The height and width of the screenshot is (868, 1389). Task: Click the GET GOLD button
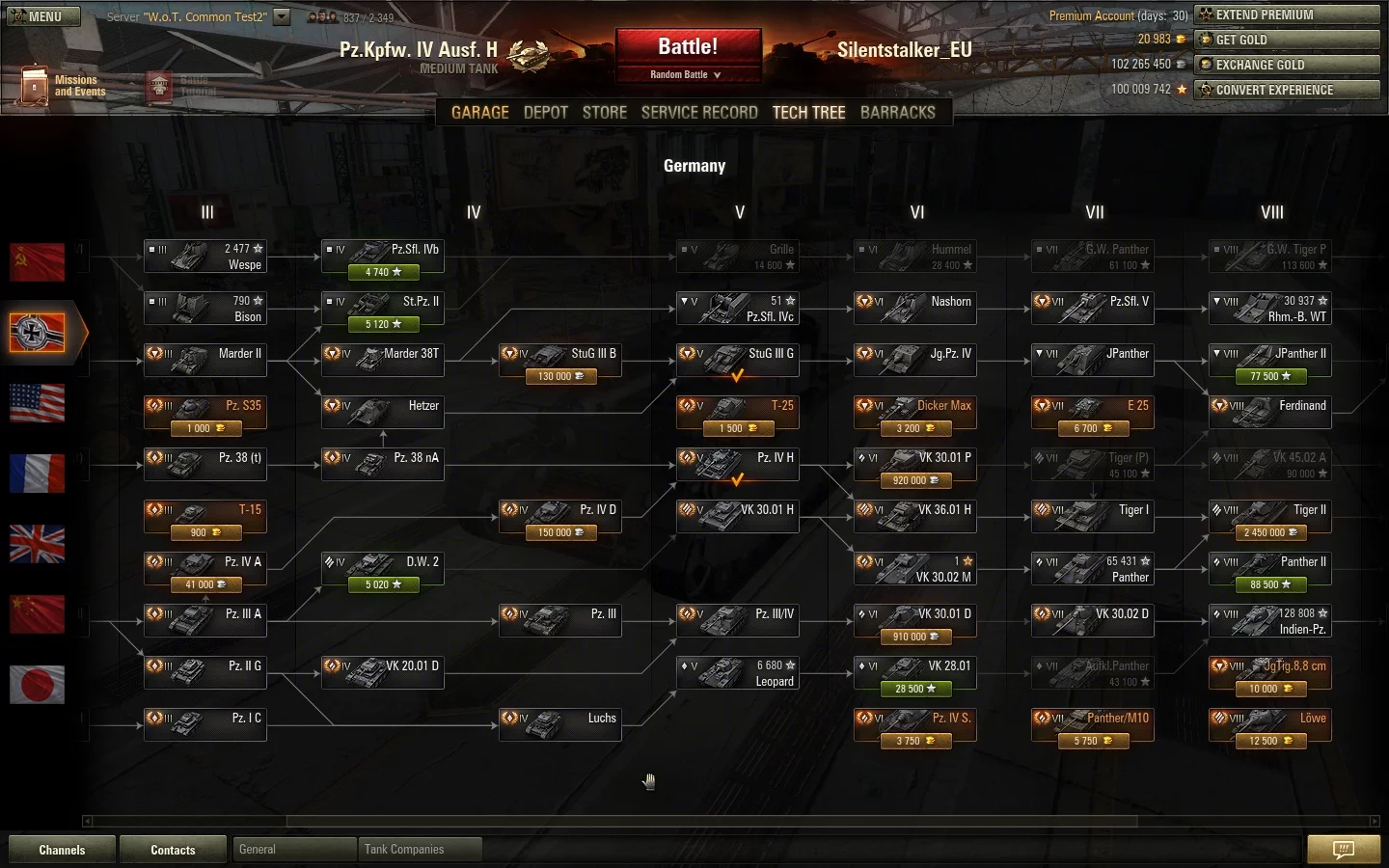1287,40
